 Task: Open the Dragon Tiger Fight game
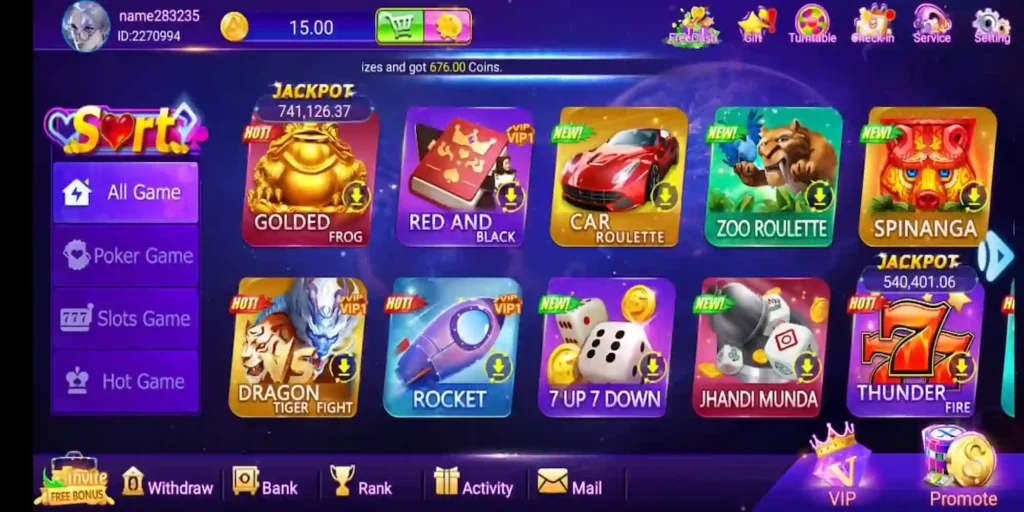click(x=298, y=348)
